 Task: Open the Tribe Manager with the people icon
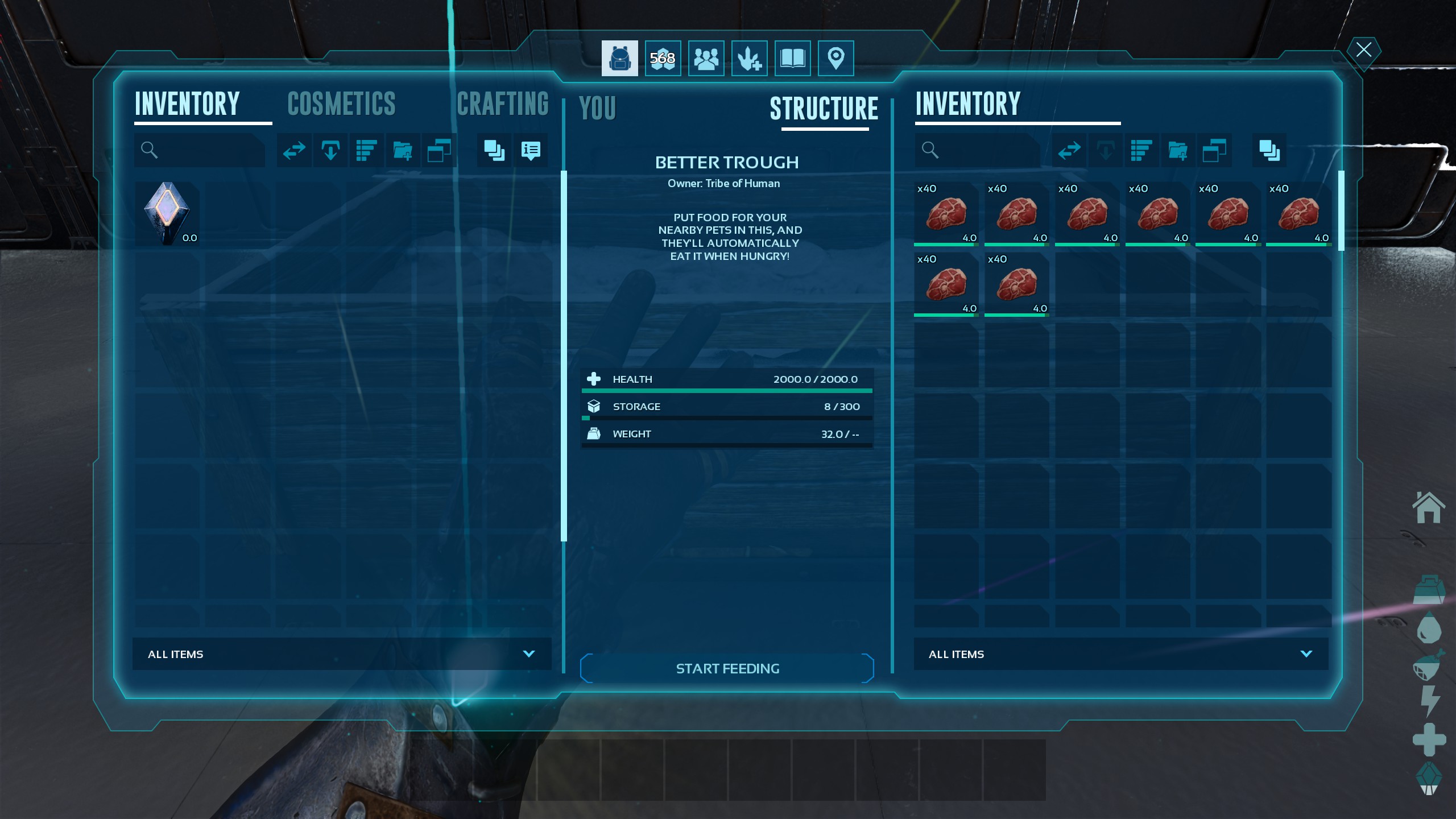point(706,57)
